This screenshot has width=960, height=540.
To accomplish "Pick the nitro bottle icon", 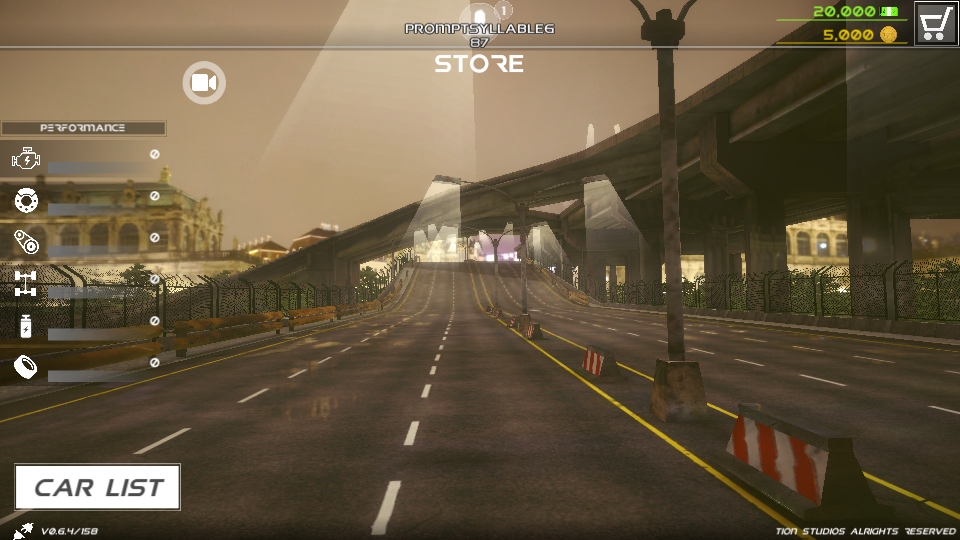I will (25, 325).
